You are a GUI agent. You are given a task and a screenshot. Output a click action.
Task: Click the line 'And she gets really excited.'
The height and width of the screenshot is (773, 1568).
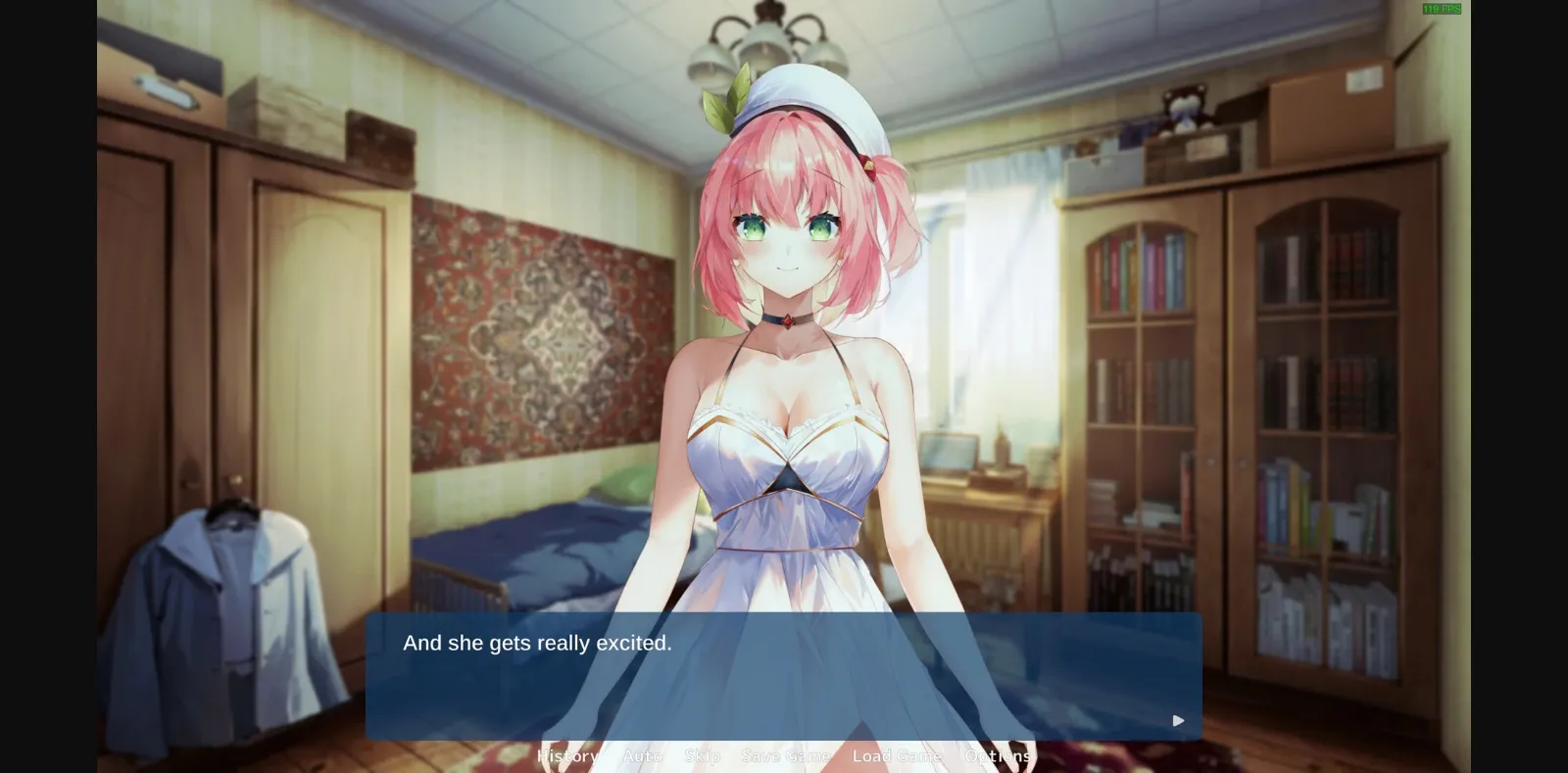click(x=537, y=644)
